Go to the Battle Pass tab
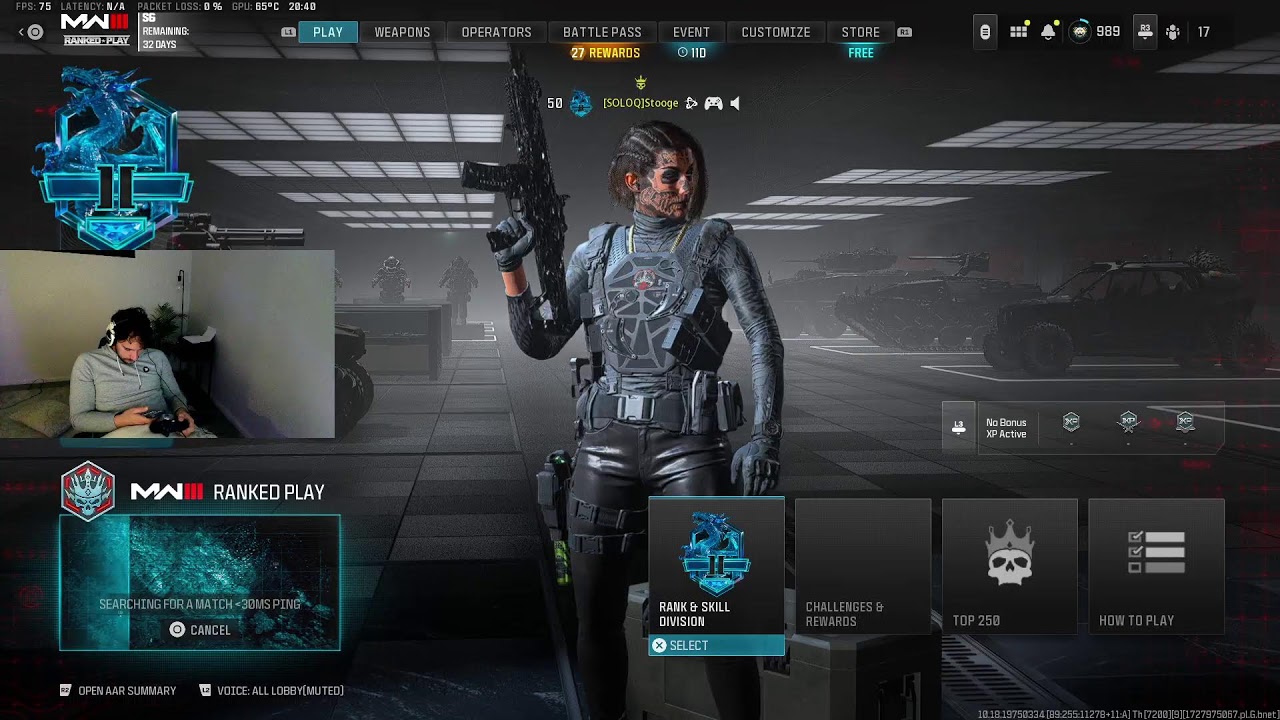 pyautogui.click(x=602, y=32)
